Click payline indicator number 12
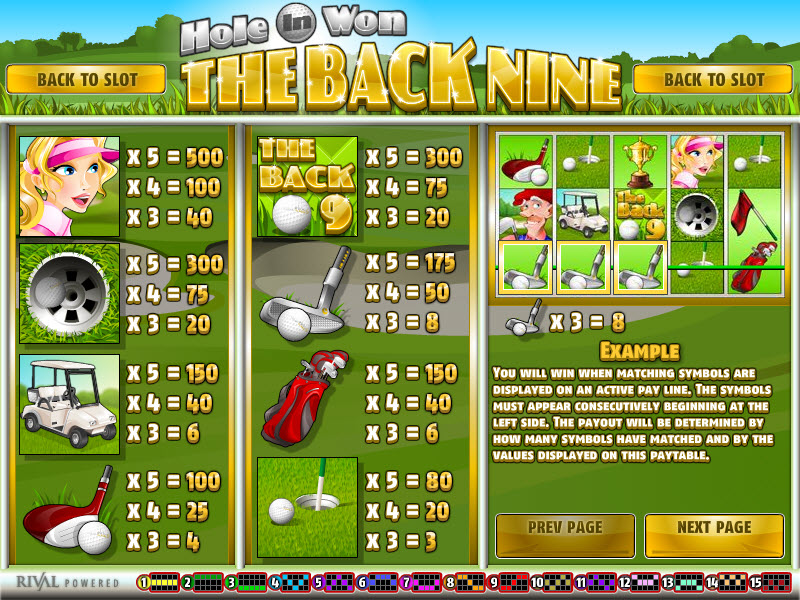Viewport: 800px width, 600px height. point(641,582)
